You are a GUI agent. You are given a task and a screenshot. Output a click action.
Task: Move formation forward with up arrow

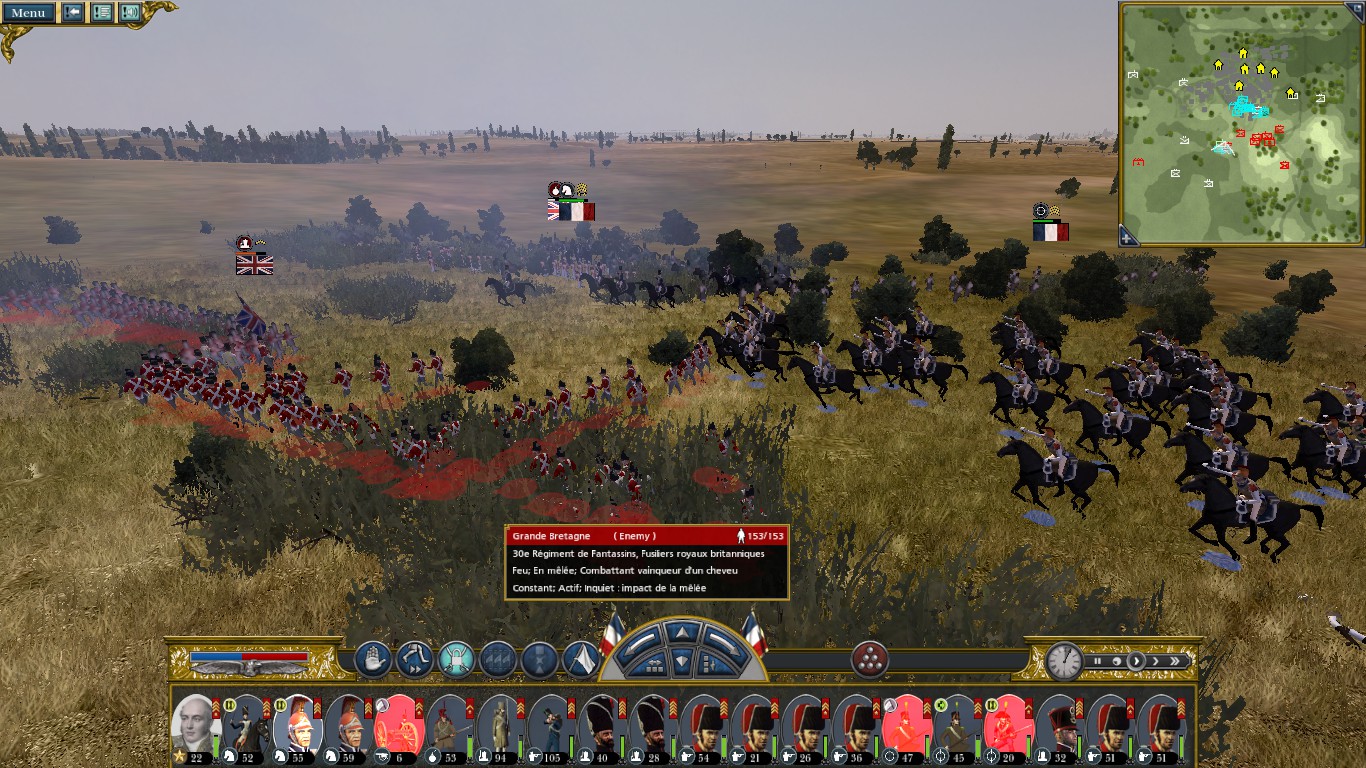pyautogui.click(x=683, y=633)
